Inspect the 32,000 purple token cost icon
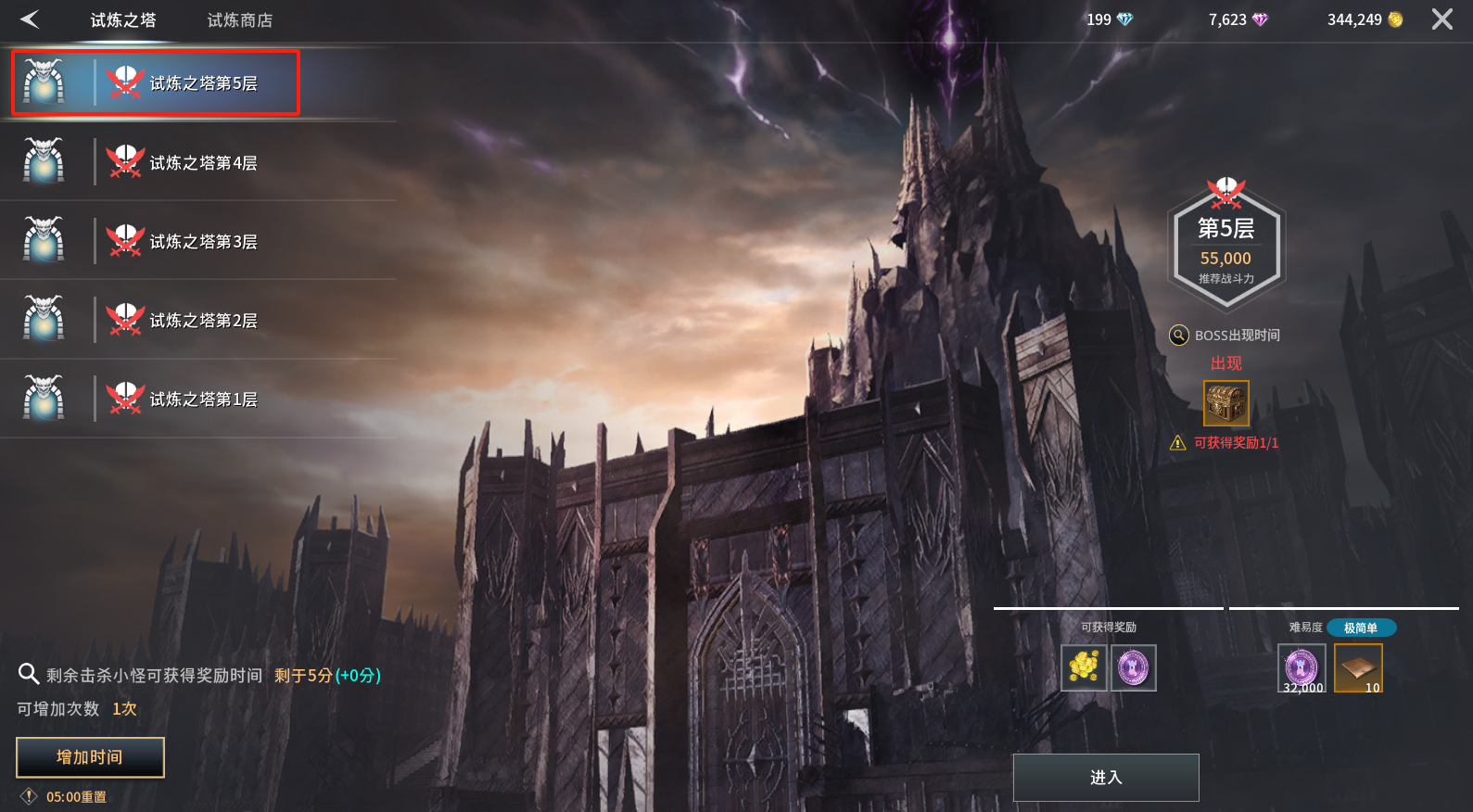The image size is (1473, 812). 1302,667
